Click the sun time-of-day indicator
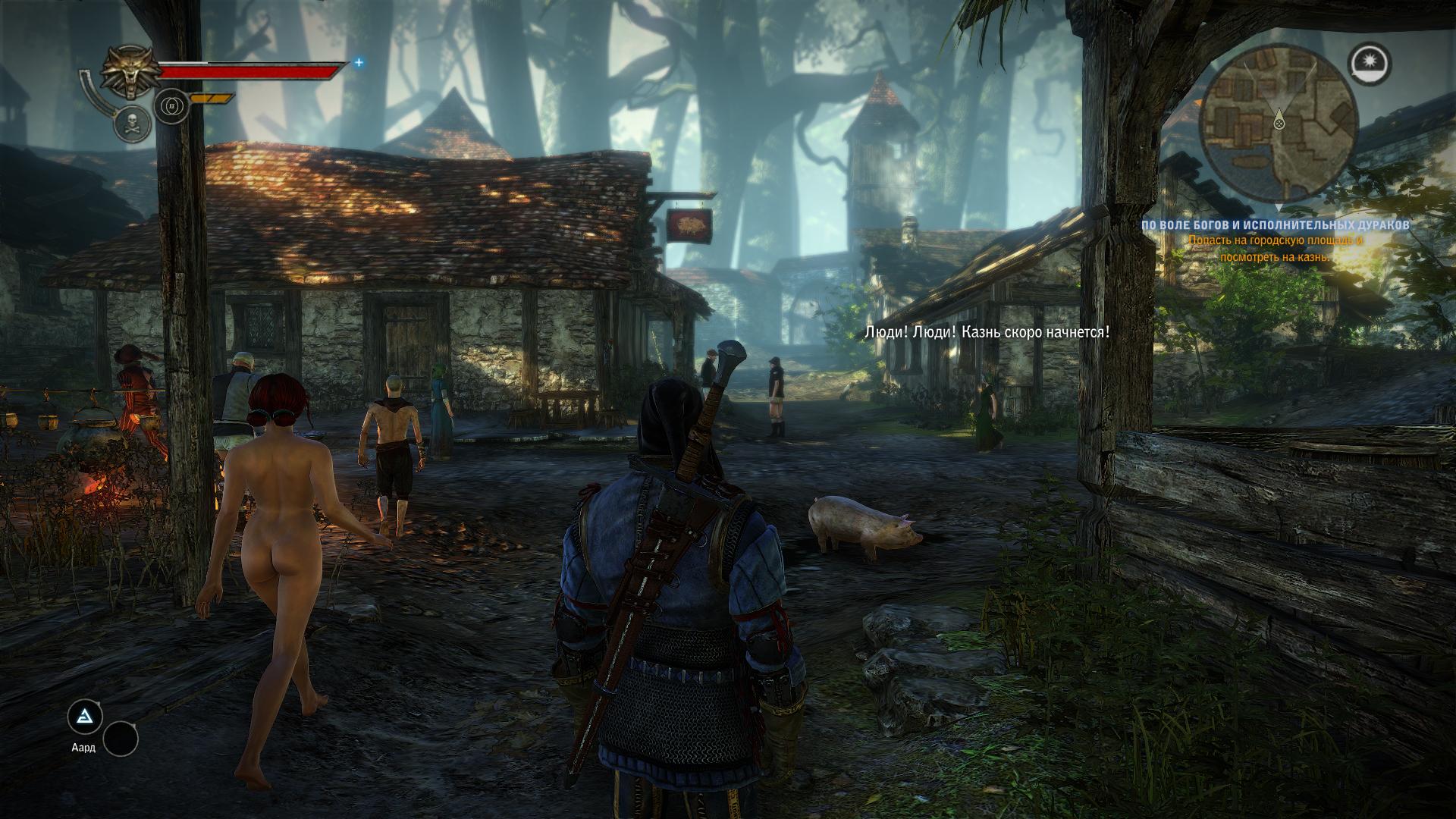1456x819 pixels. click(x=1370, y=62)
